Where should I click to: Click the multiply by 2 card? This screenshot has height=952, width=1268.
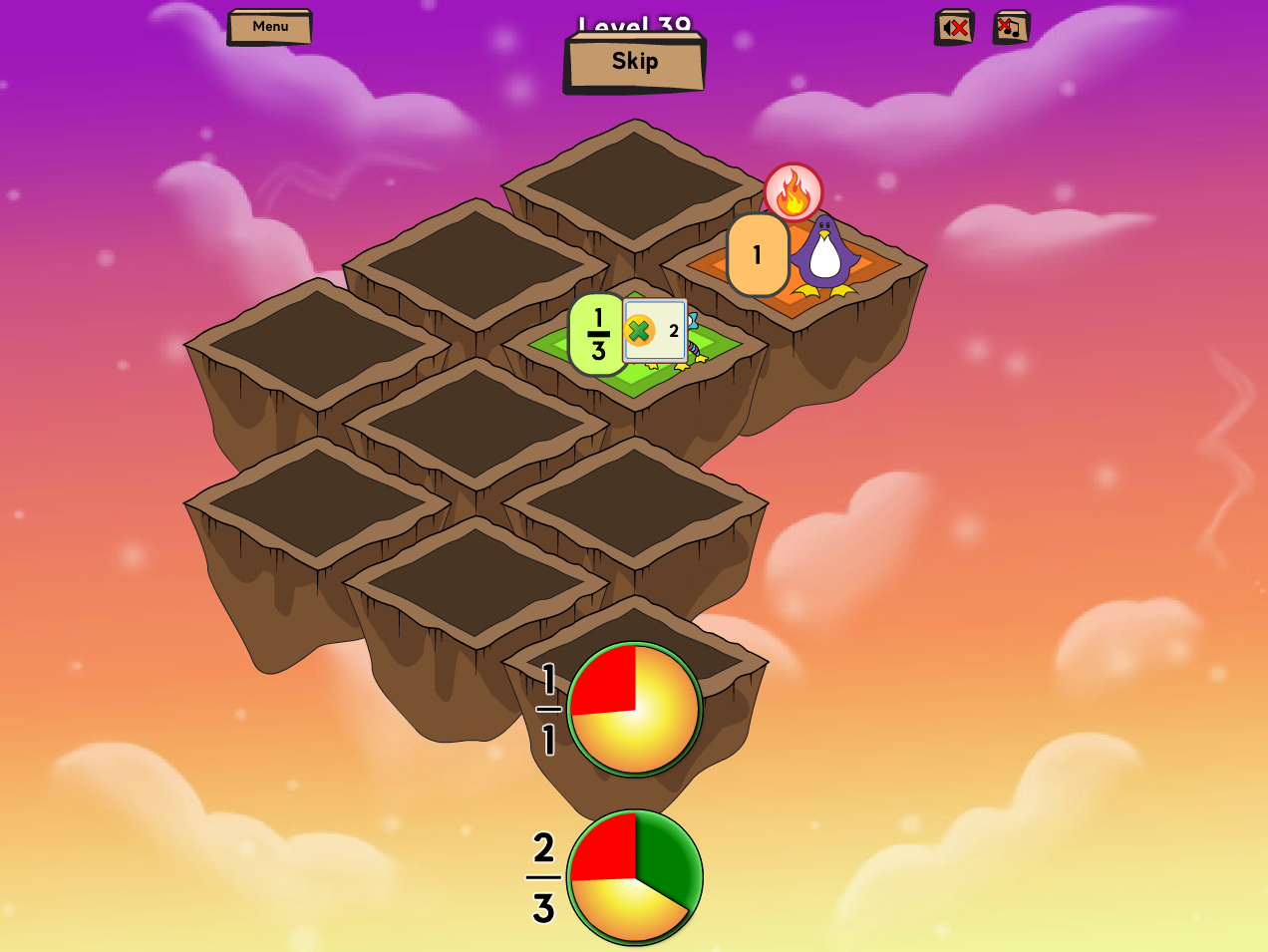(x=655, y=331)
